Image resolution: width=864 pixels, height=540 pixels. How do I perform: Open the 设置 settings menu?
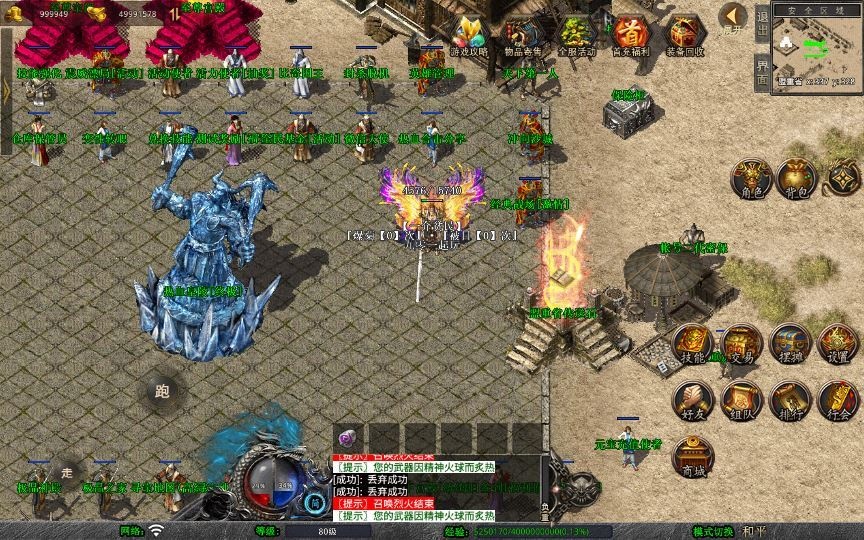tap(838, 344)
